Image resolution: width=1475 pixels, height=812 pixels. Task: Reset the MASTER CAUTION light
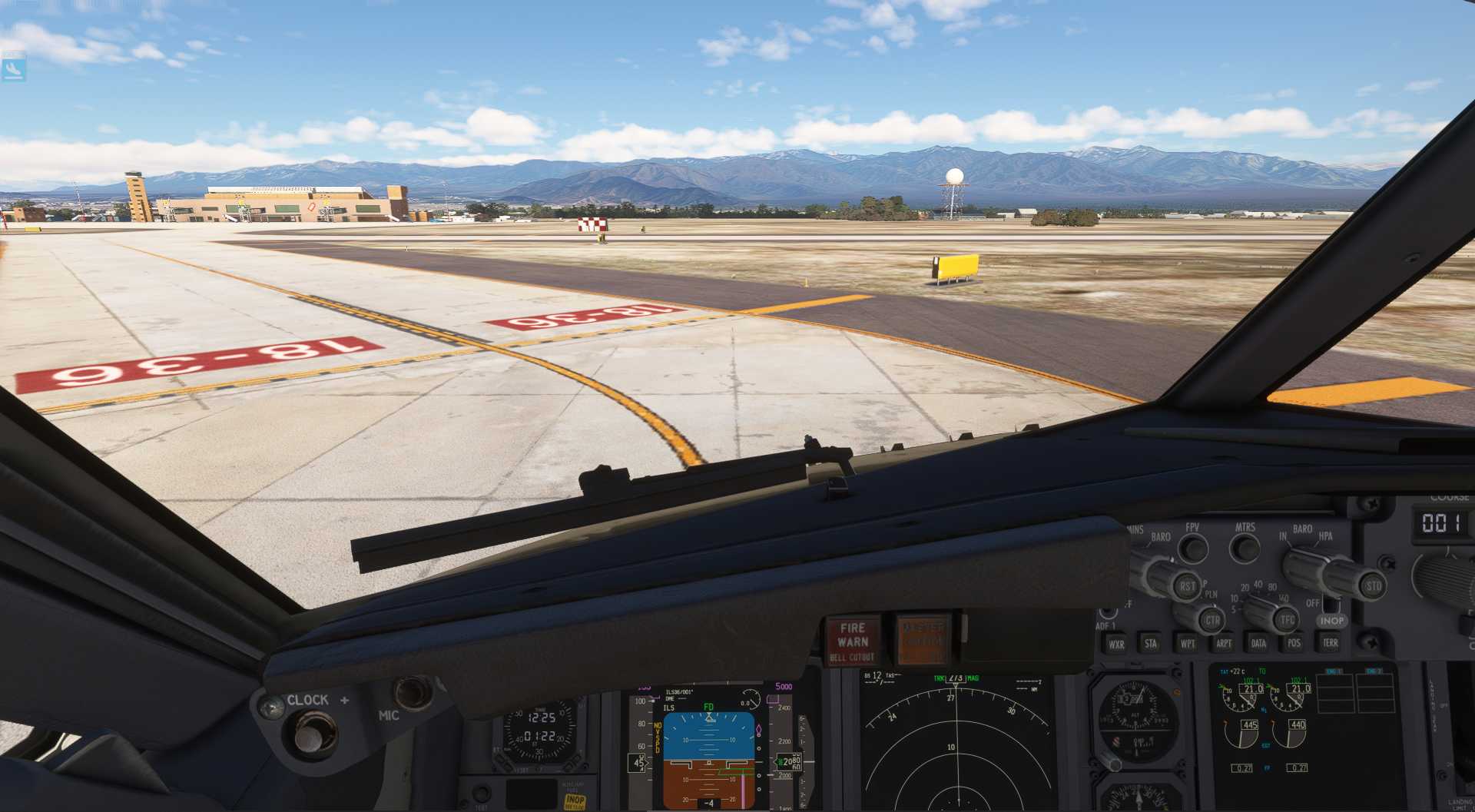coord(922,640)
